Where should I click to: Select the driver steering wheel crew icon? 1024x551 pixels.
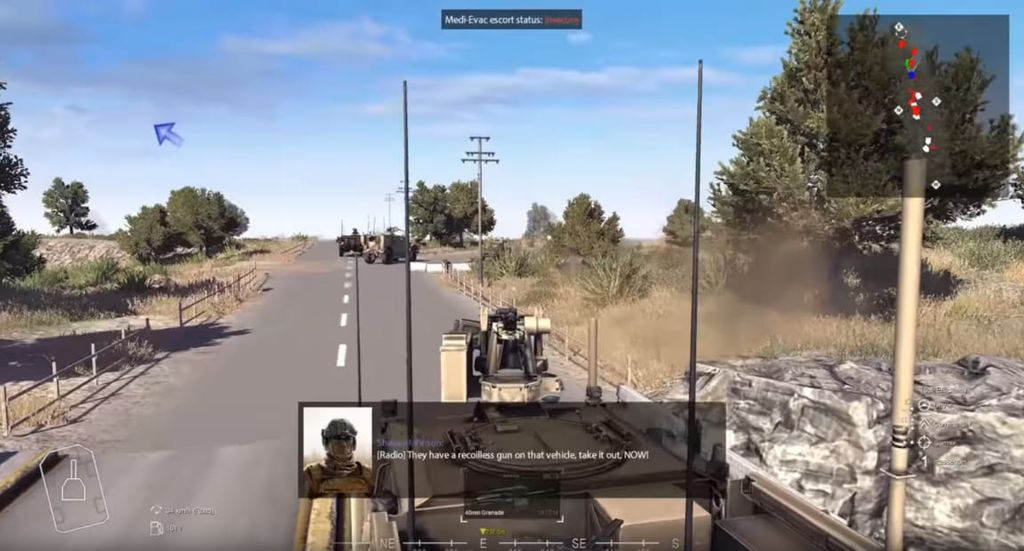pyautogui.click(x=925, y=406)
